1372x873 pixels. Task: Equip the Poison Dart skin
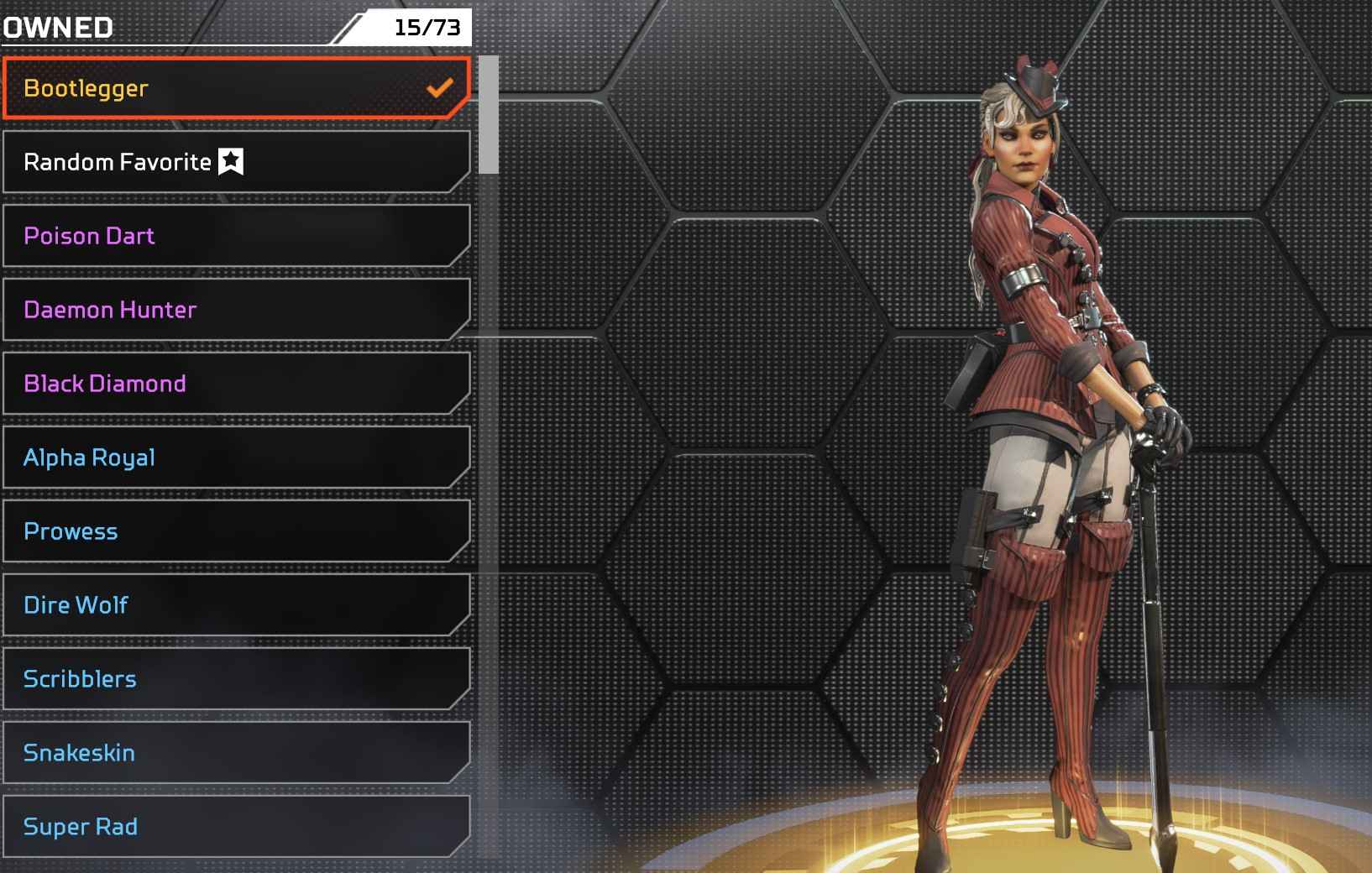coord(235,236)
